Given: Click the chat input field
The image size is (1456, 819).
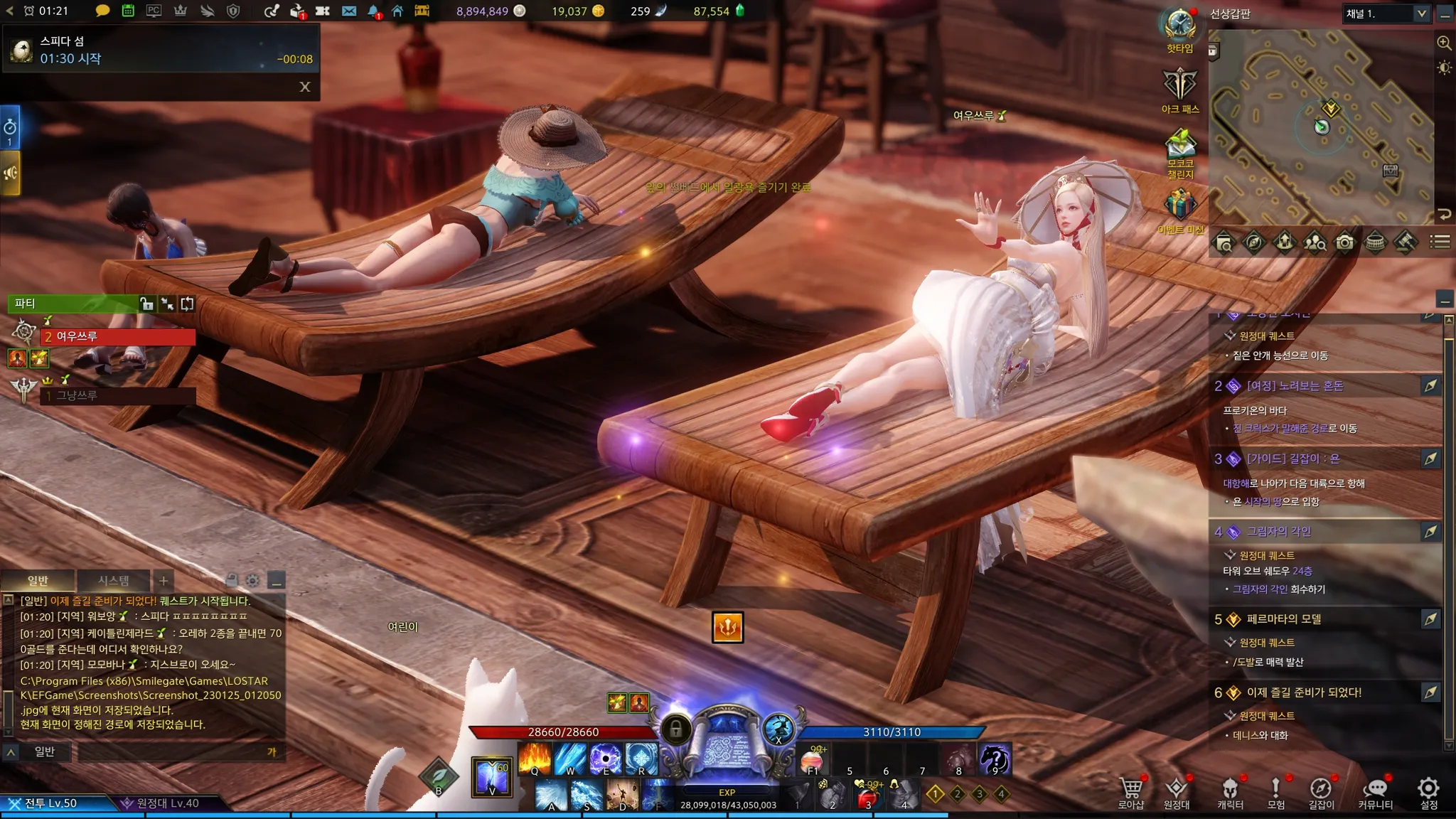Looking at the screenshot, I should [171, 751].
